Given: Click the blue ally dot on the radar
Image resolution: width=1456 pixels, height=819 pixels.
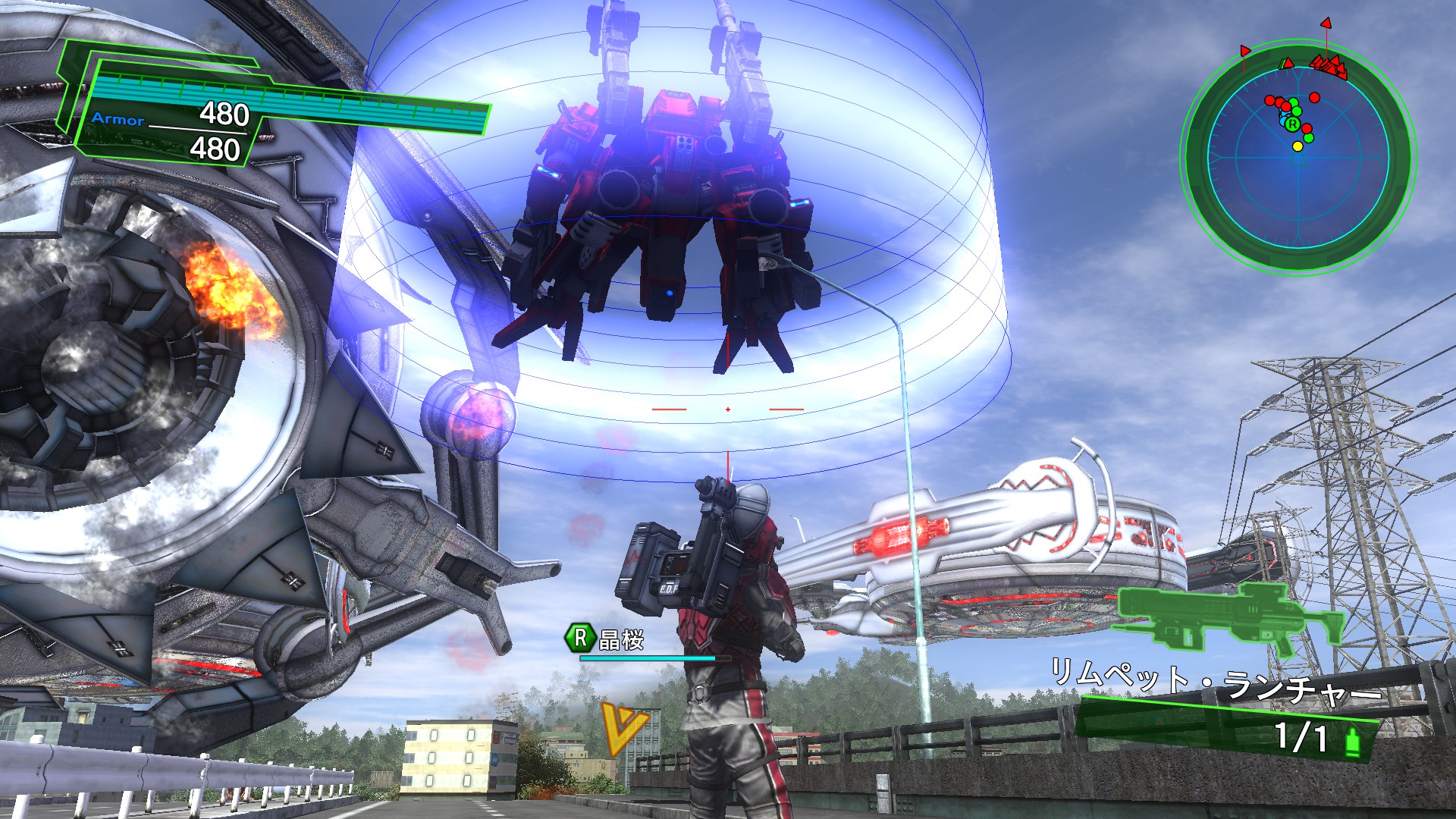Looking at the screenshot, I should (x=1283, y=121).
